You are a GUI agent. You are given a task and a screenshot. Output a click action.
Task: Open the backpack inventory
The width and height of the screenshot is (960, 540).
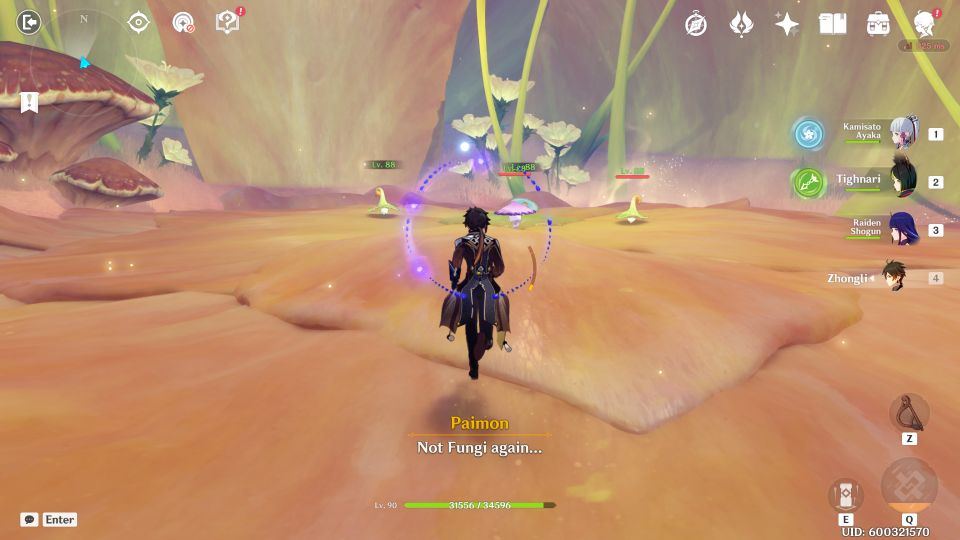(x=878, y=24)
